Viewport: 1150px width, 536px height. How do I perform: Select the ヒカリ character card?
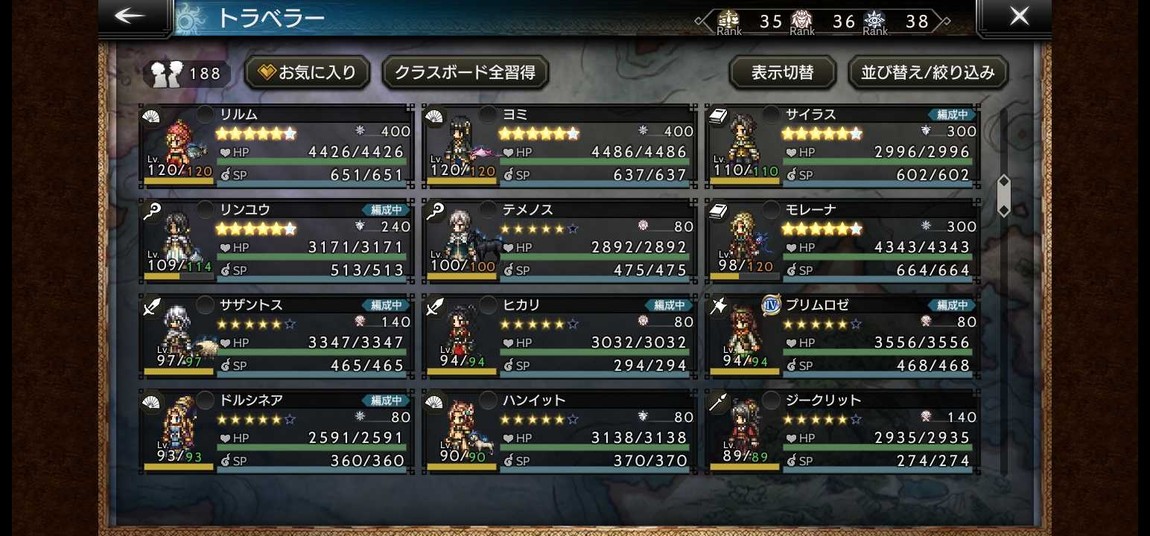pos(560,337)
